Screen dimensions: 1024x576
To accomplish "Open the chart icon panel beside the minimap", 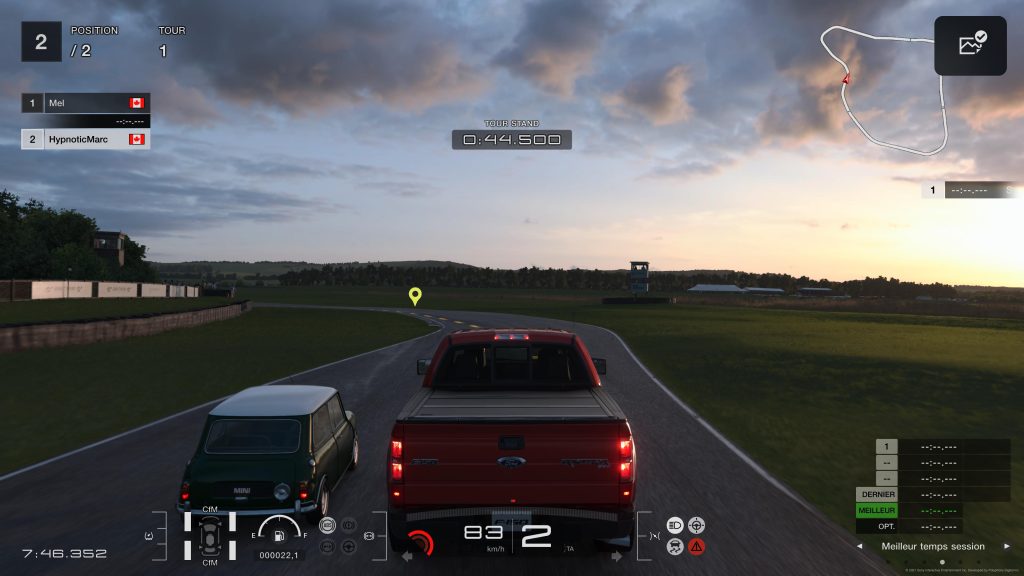I will tap(971, 46).
